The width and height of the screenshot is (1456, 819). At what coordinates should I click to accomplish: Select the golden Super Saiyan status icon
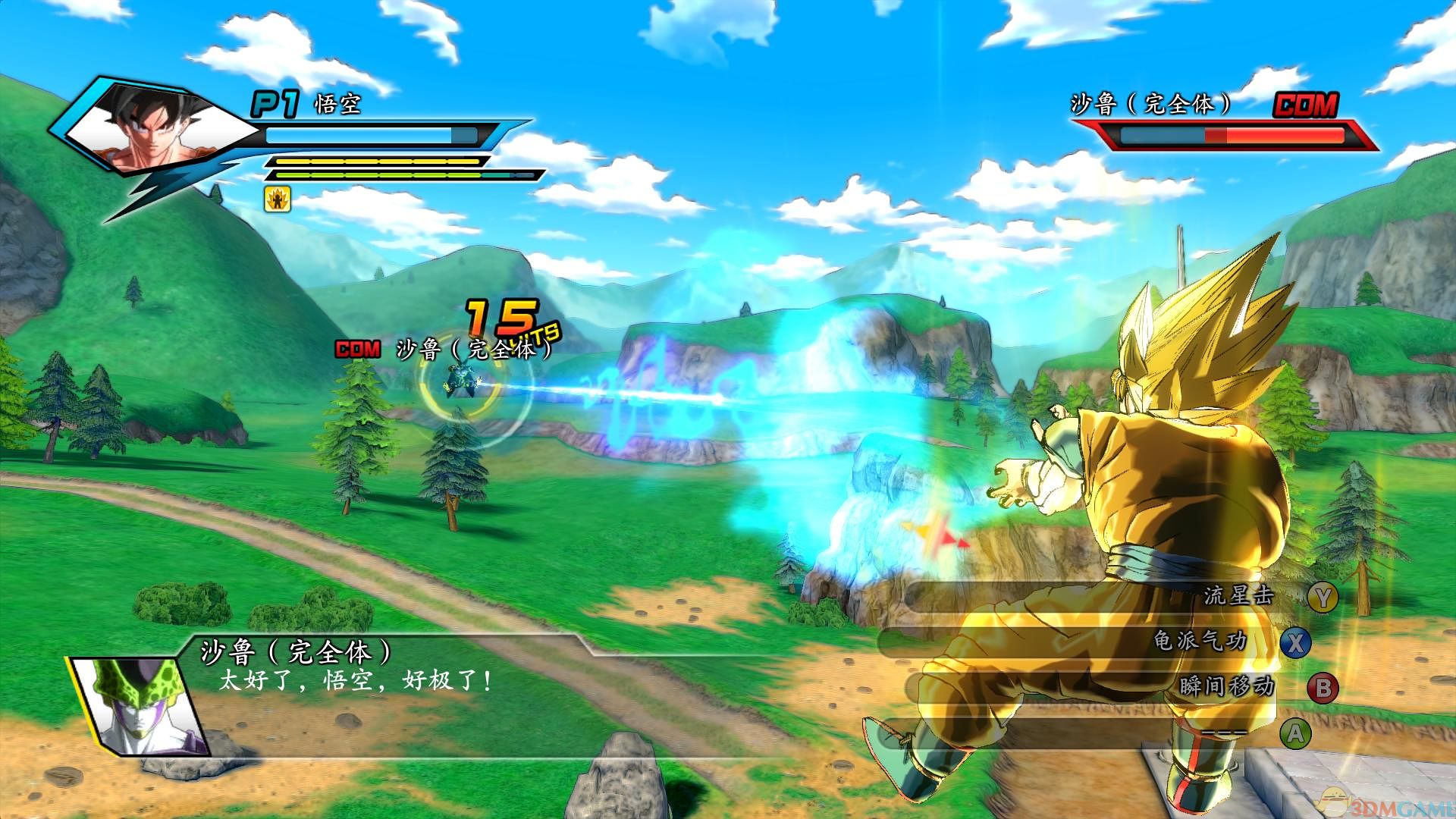[x=277, y=199]
